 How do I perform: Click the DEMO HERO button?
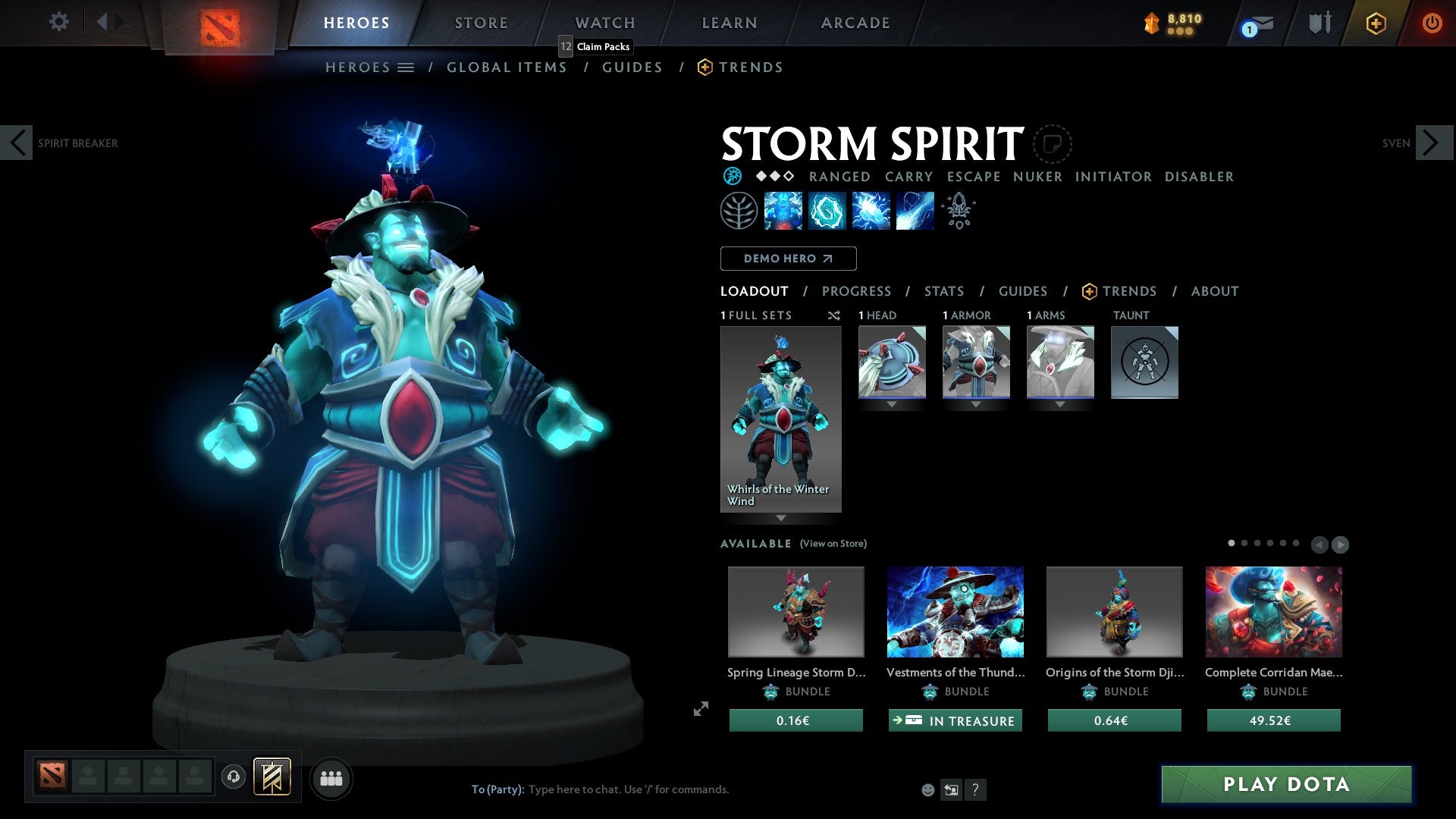click(788, 258)
